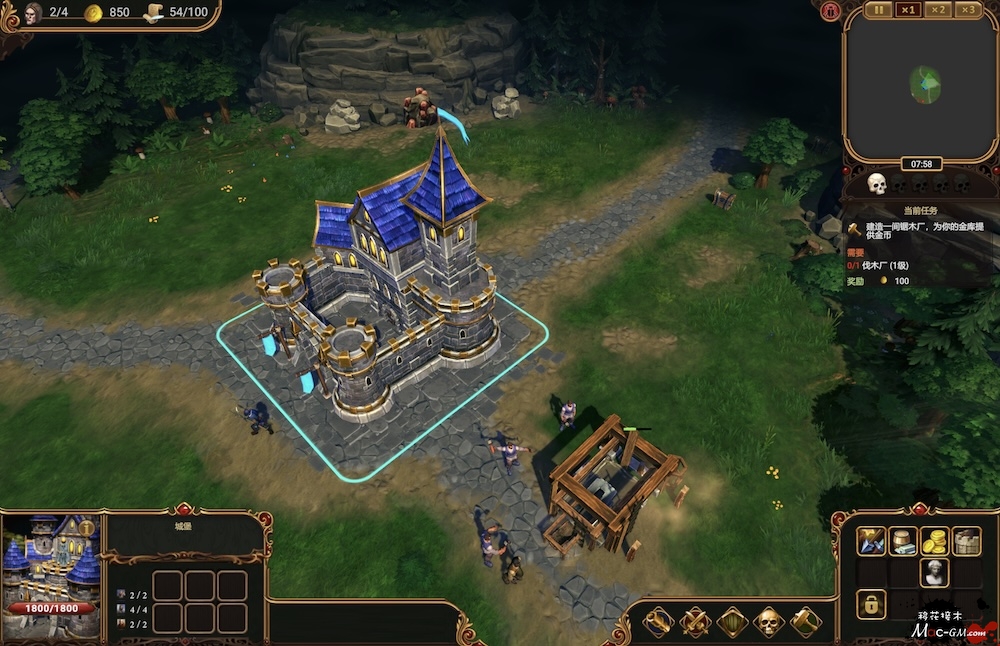
Task: Click the gold coins stack icon
Action: (x=934, y=541)
